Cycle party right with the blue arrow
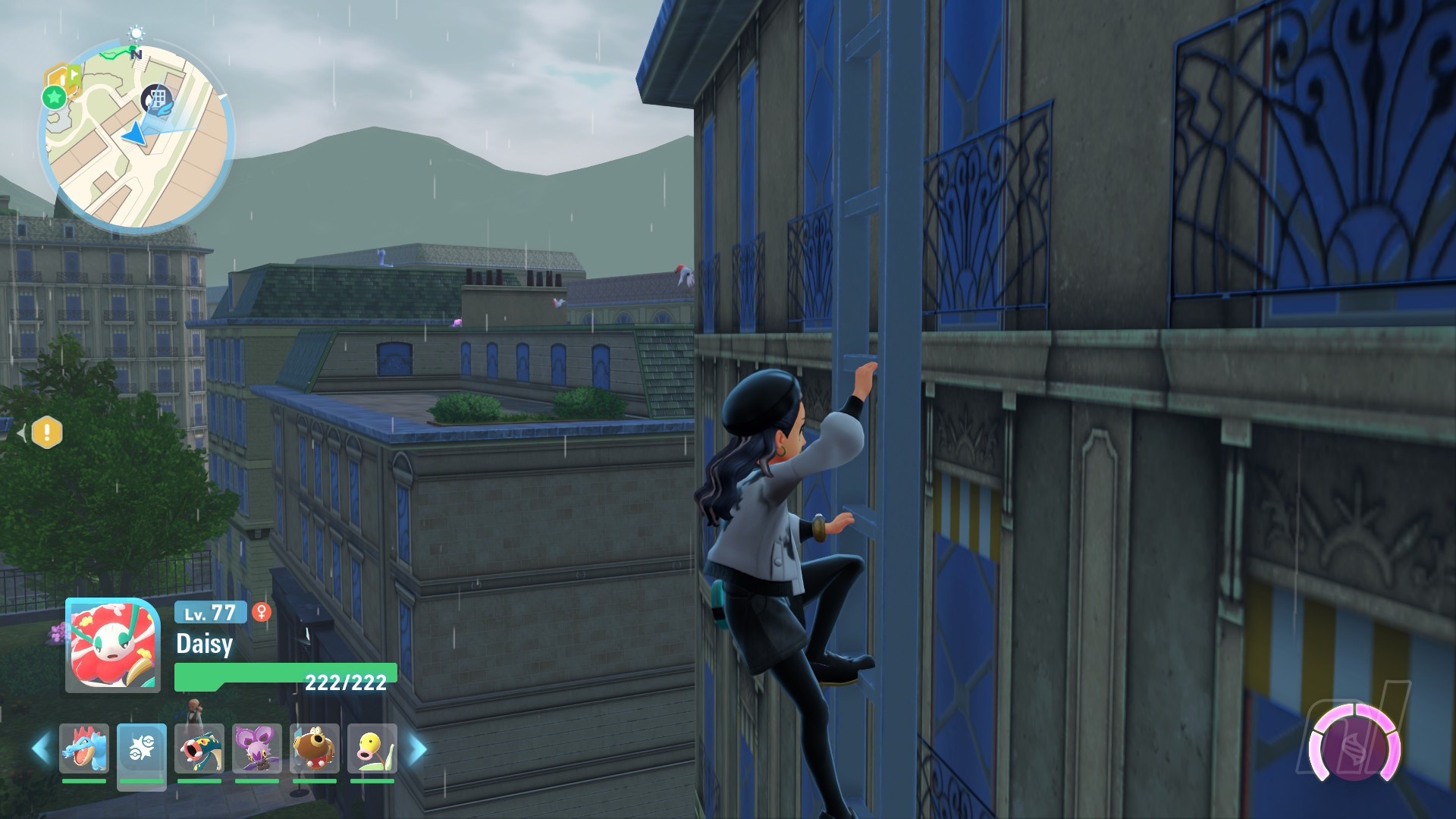Image resolution: width=1456 pixels, height=819 pixels. [x=418, y=748]
